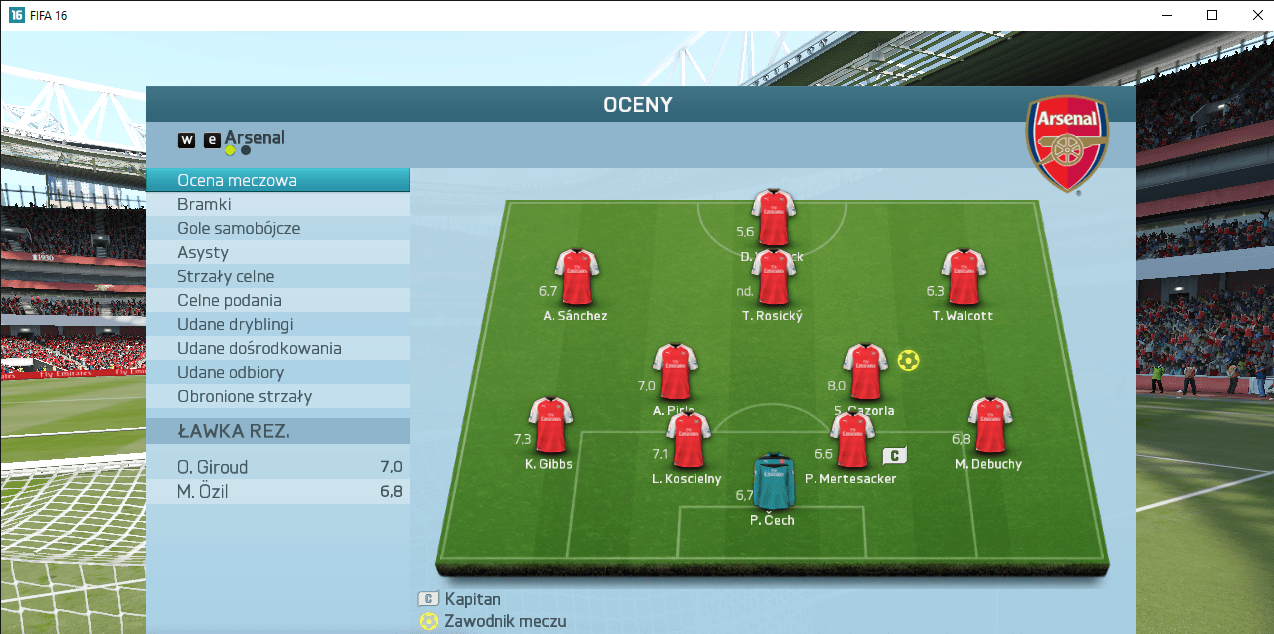The height and width of the screenshot is (634, 1274).
Task: Open the Asysty stat view
Action: click(x=277, y=252)
